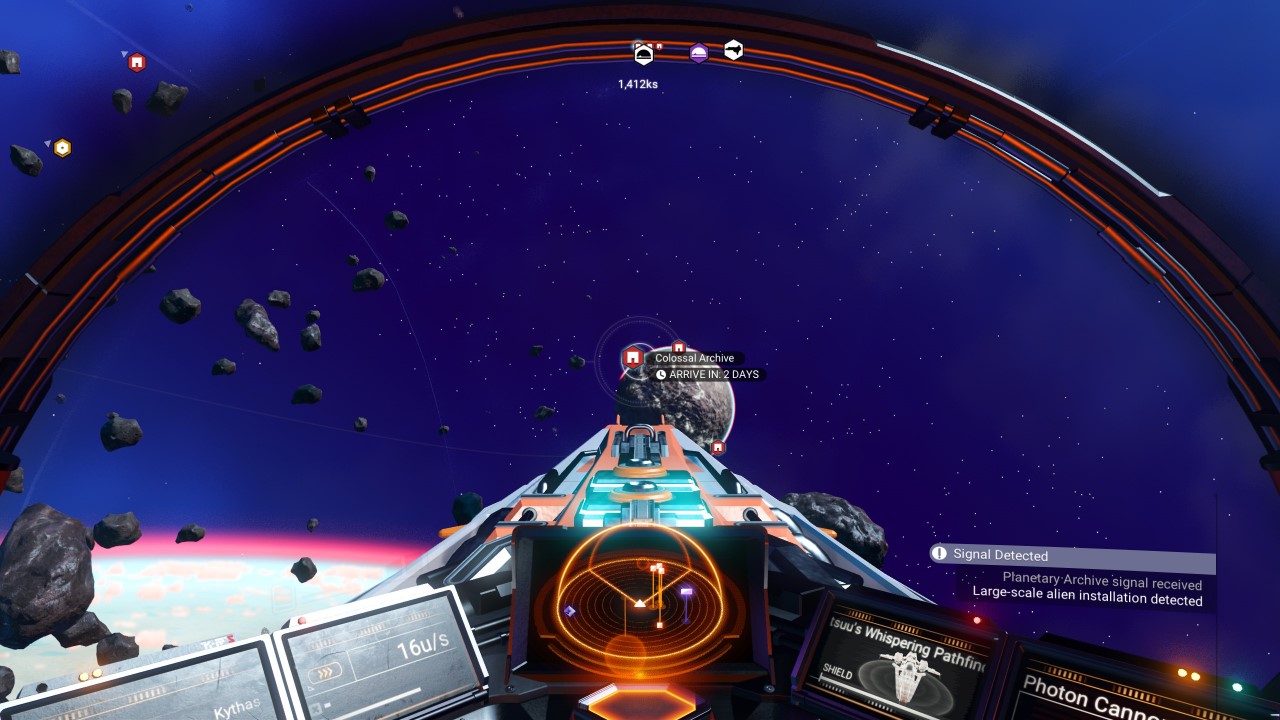Click the purple trading post marker
The height and width of the screenshot is (720, 1280).
point(700,51)
